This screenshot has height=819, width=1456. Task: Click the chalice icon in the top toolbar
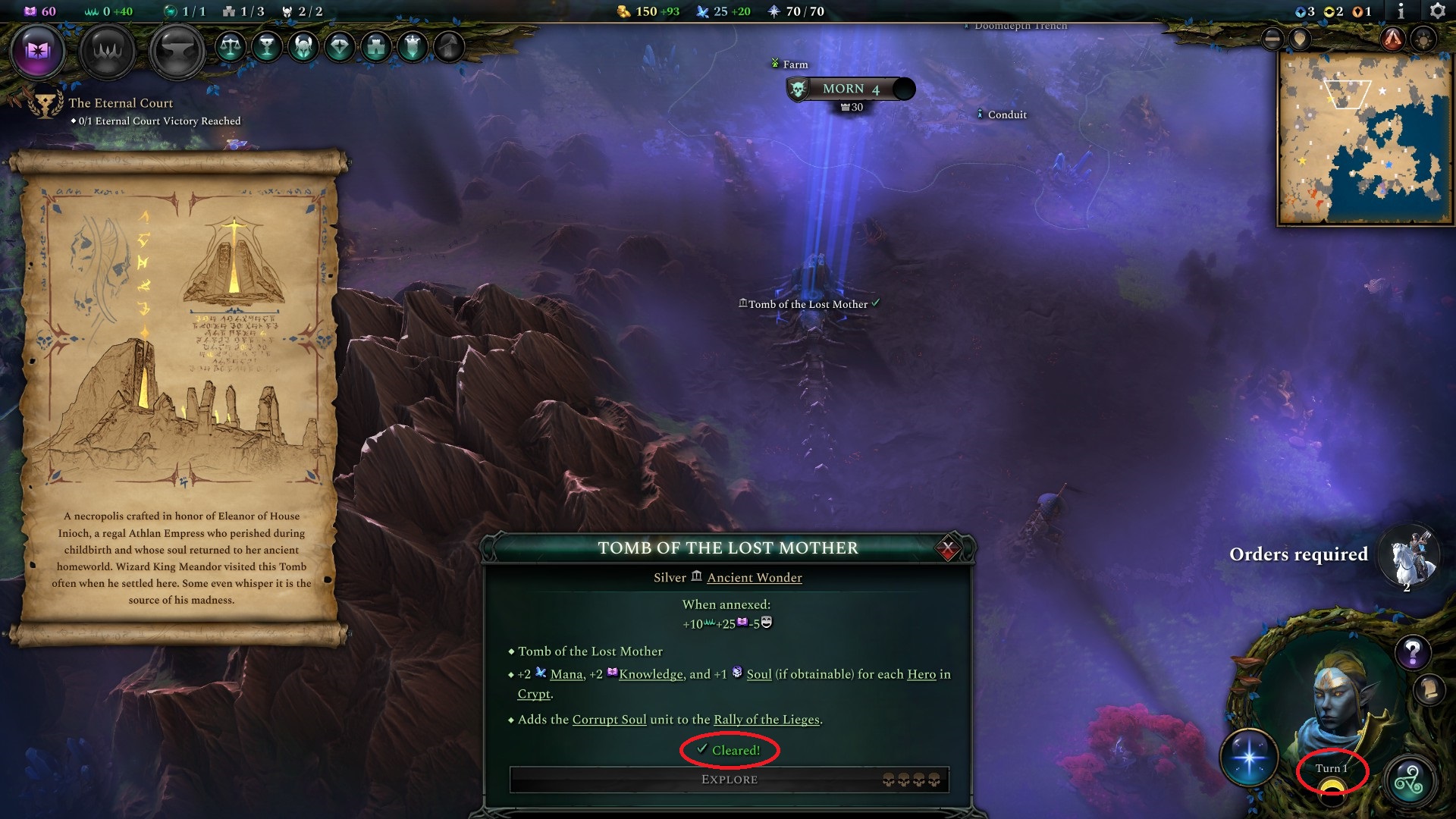pos(267,48)
